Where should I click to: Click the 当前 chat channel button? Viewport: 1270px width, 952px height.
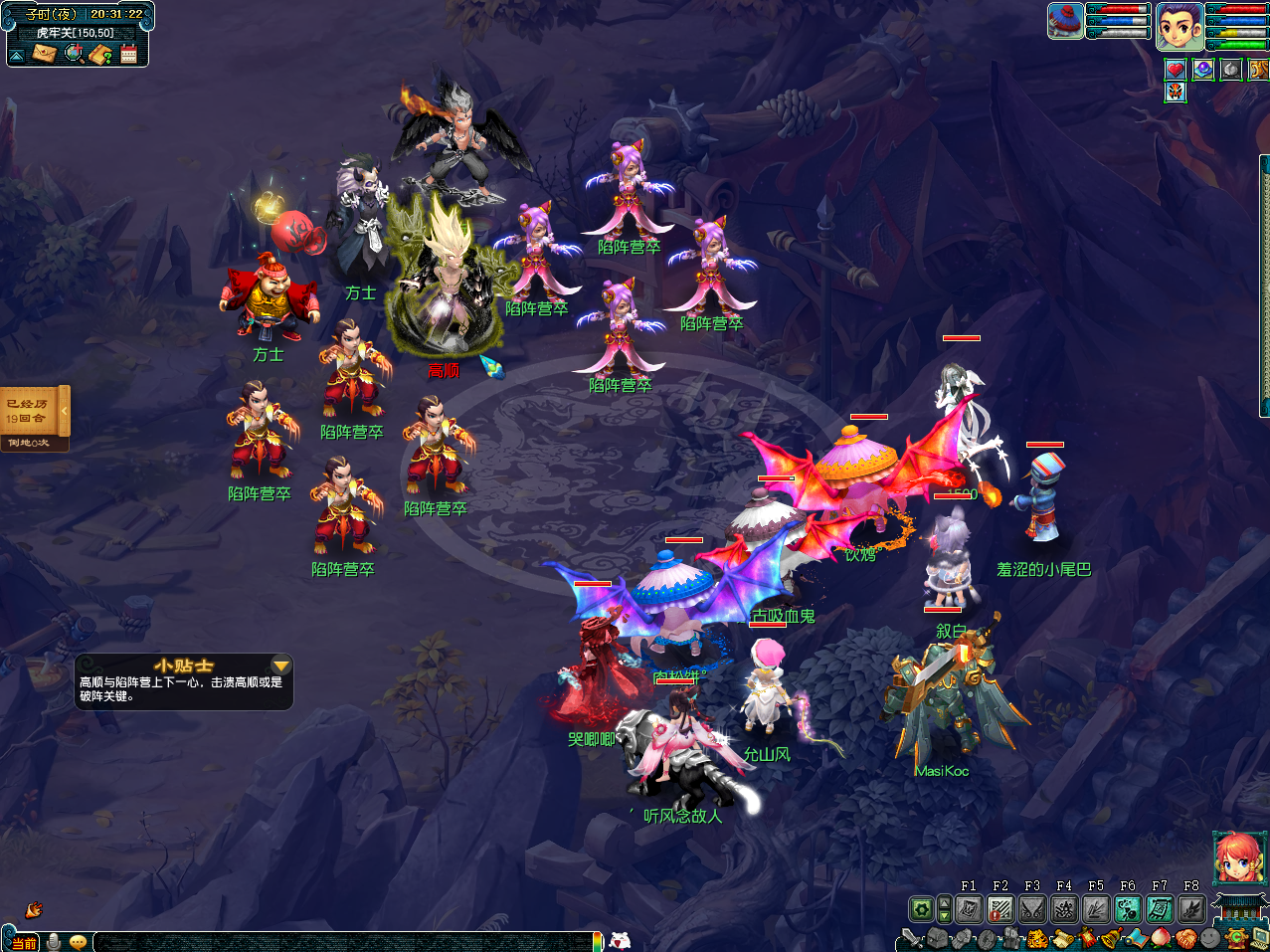pos(23,942)
